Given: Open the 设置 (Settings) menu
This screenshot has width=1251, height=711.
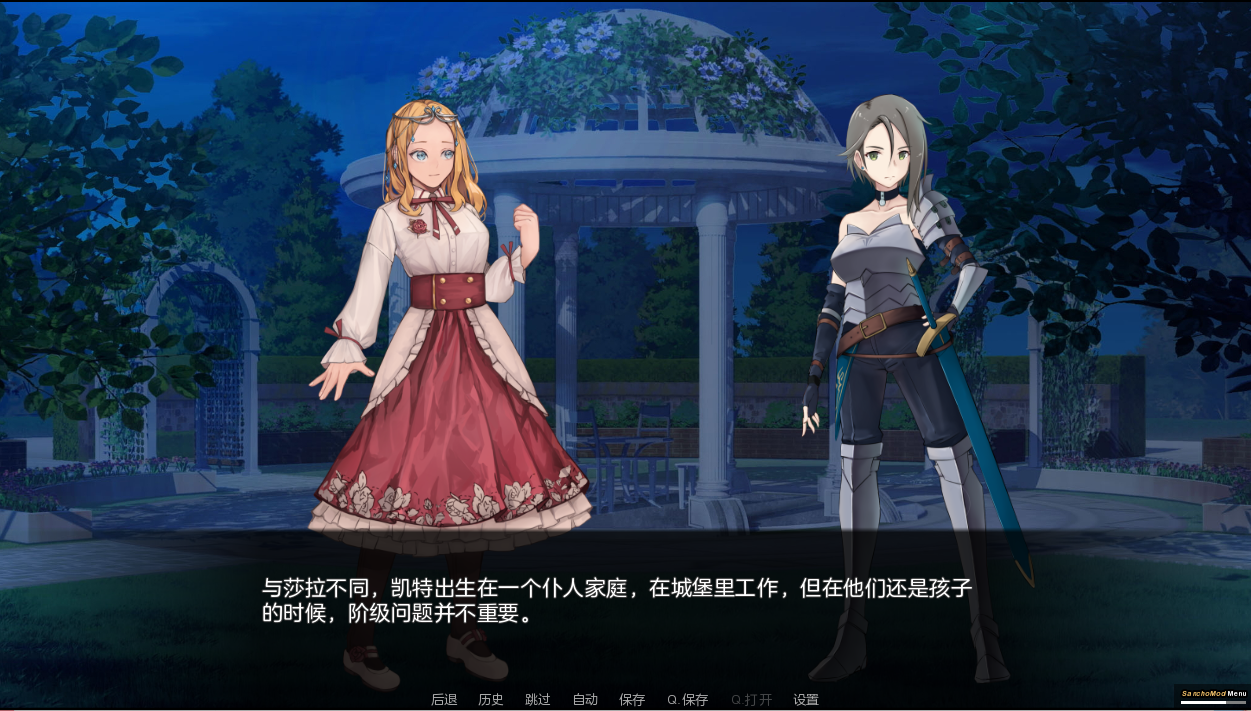Looking at the screenshot, I should coord(806,700).
